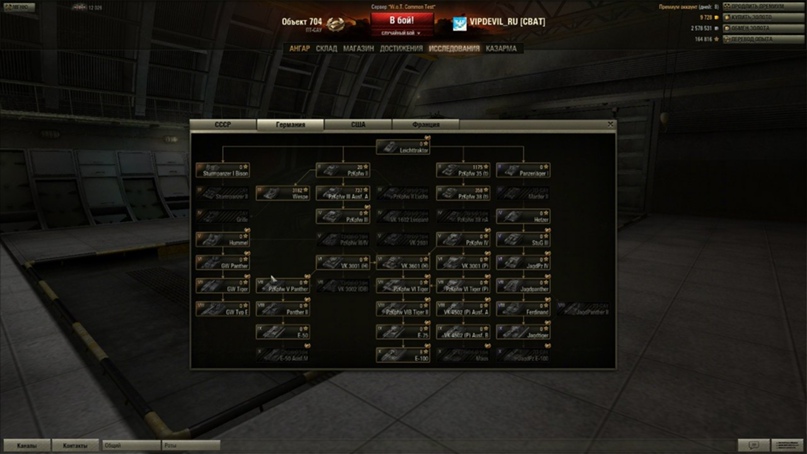Open the Контакты contacts list

tap(75, 445)
